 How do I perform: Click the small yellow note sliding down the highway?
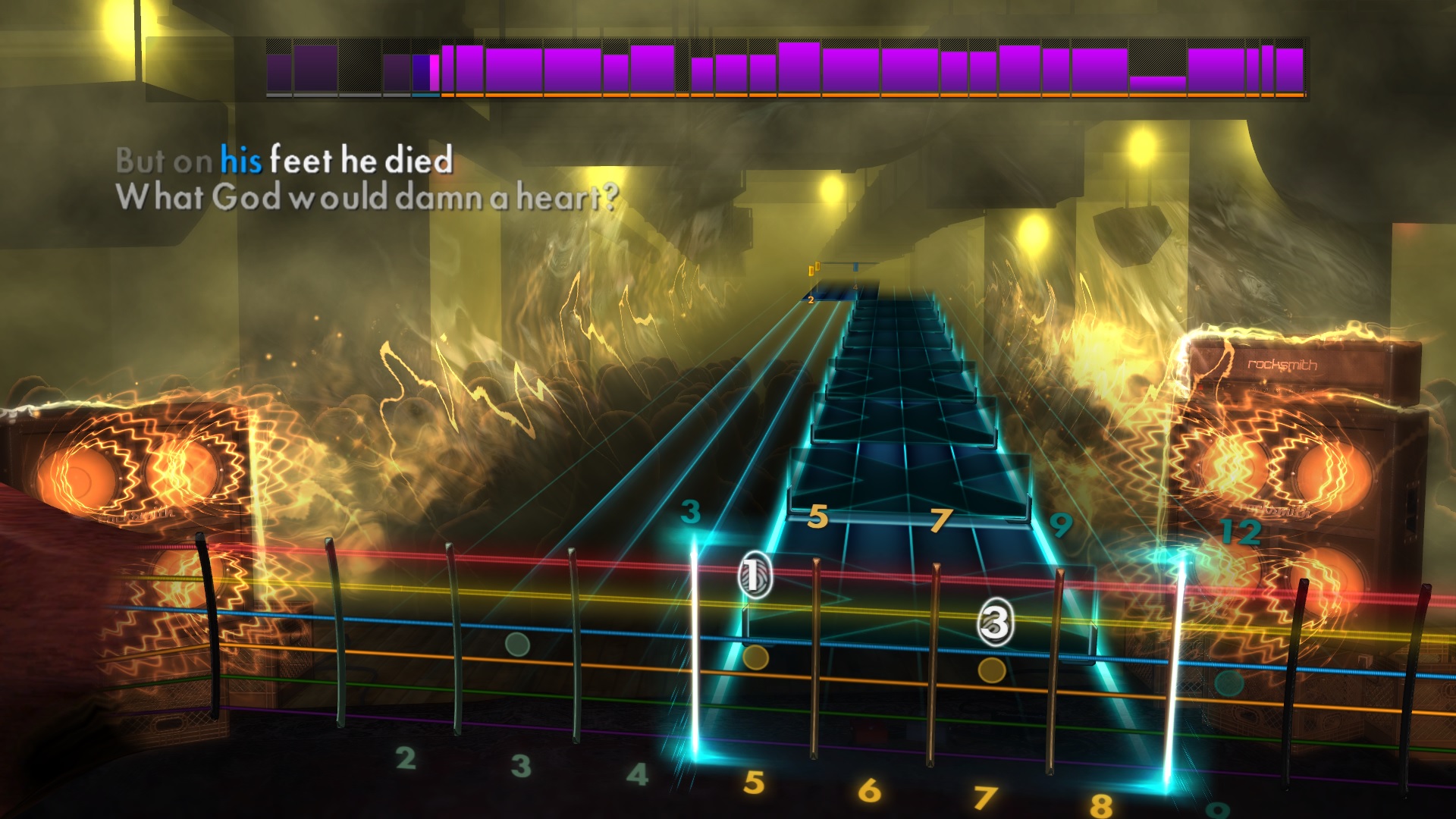(x=811, y=269)
